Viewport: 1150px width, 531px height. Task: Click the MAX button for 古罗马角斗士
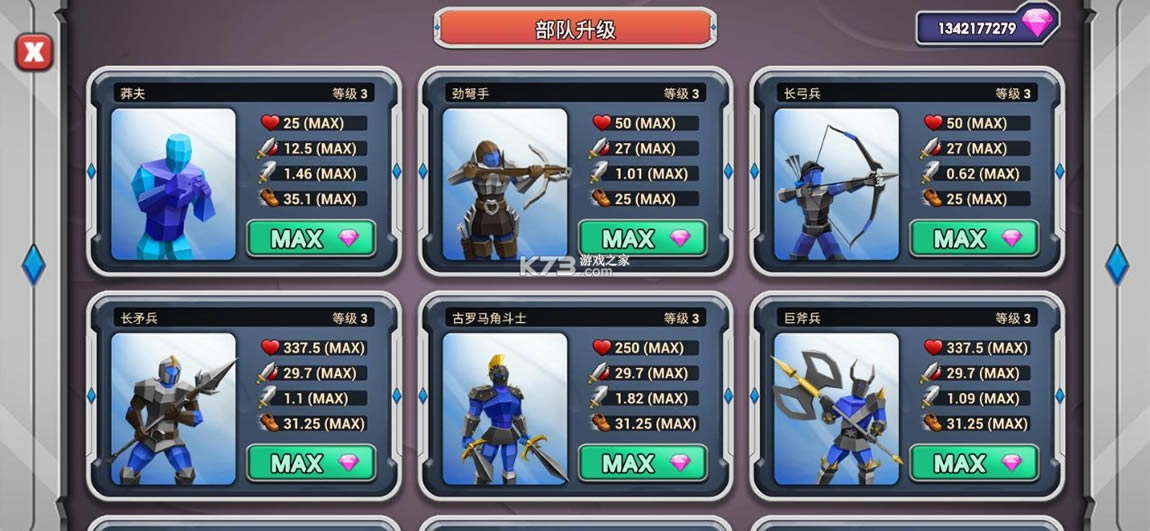point(642,463)
